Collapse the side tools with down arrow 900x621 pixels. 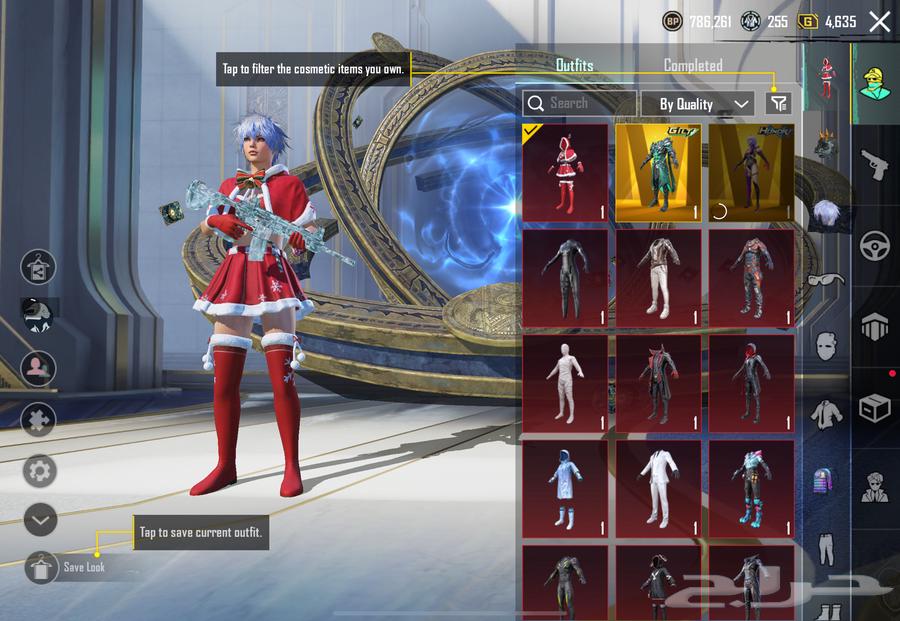(40, 519)
